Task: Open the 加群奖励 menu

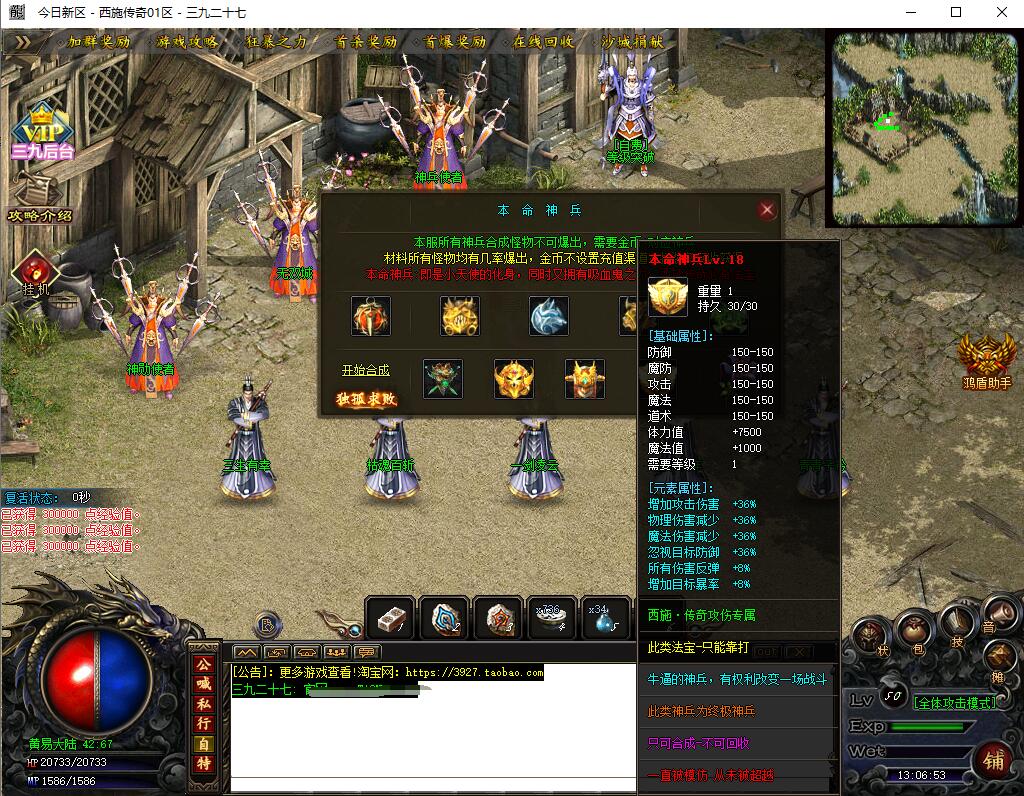Action: [x=99, y=42]
